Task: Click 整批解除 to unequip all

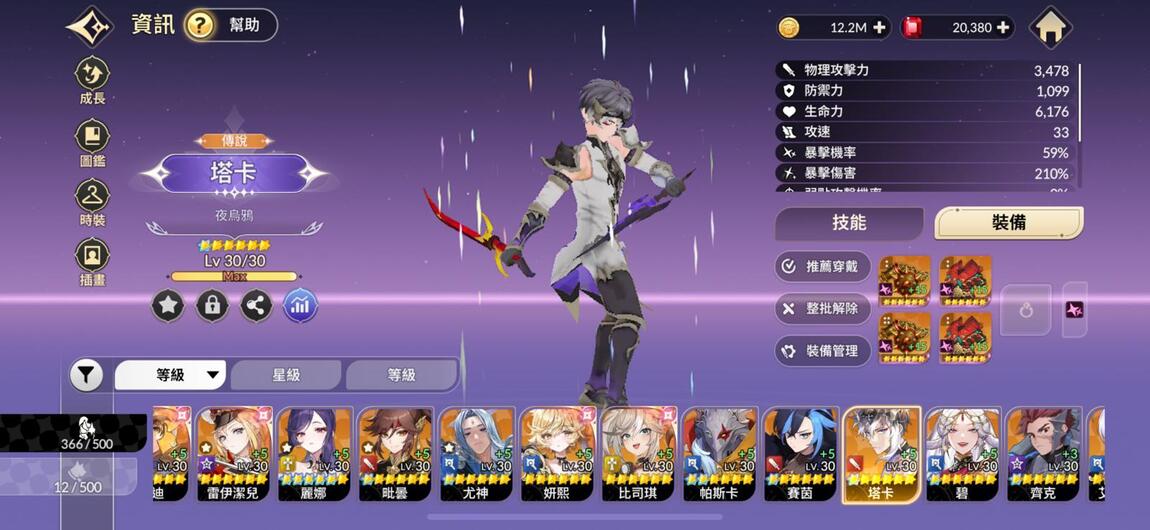Action: (x=822, y=309)
